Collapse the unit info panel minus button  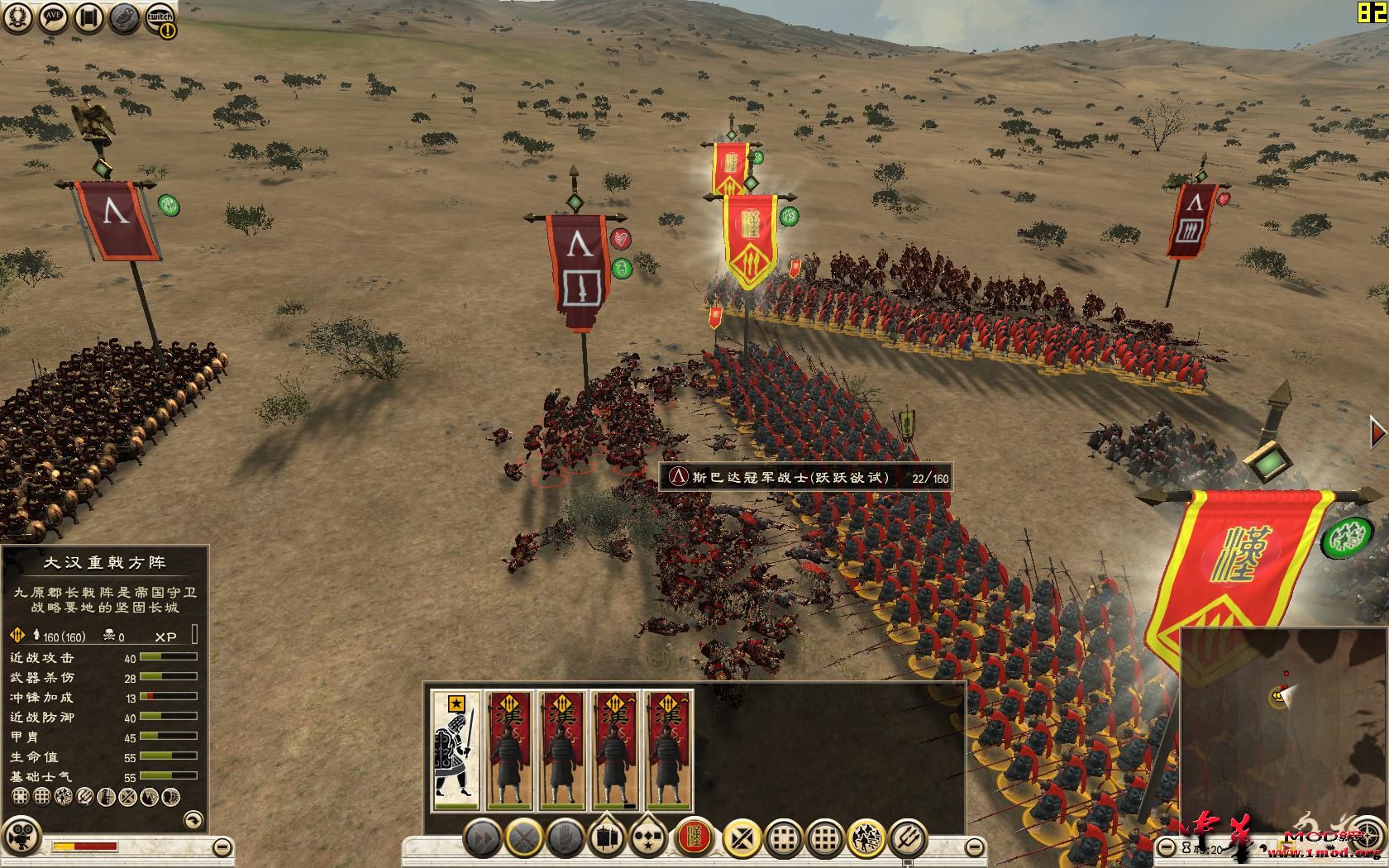tap(221, 847)
